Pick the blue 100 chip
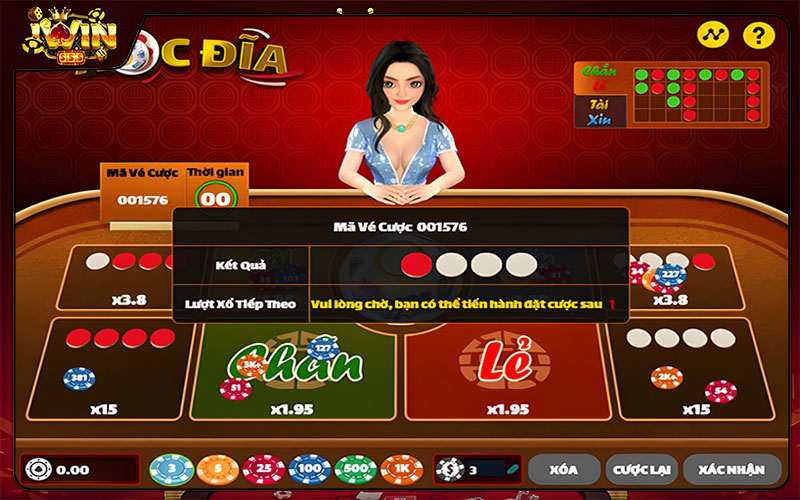 point(309,468)
